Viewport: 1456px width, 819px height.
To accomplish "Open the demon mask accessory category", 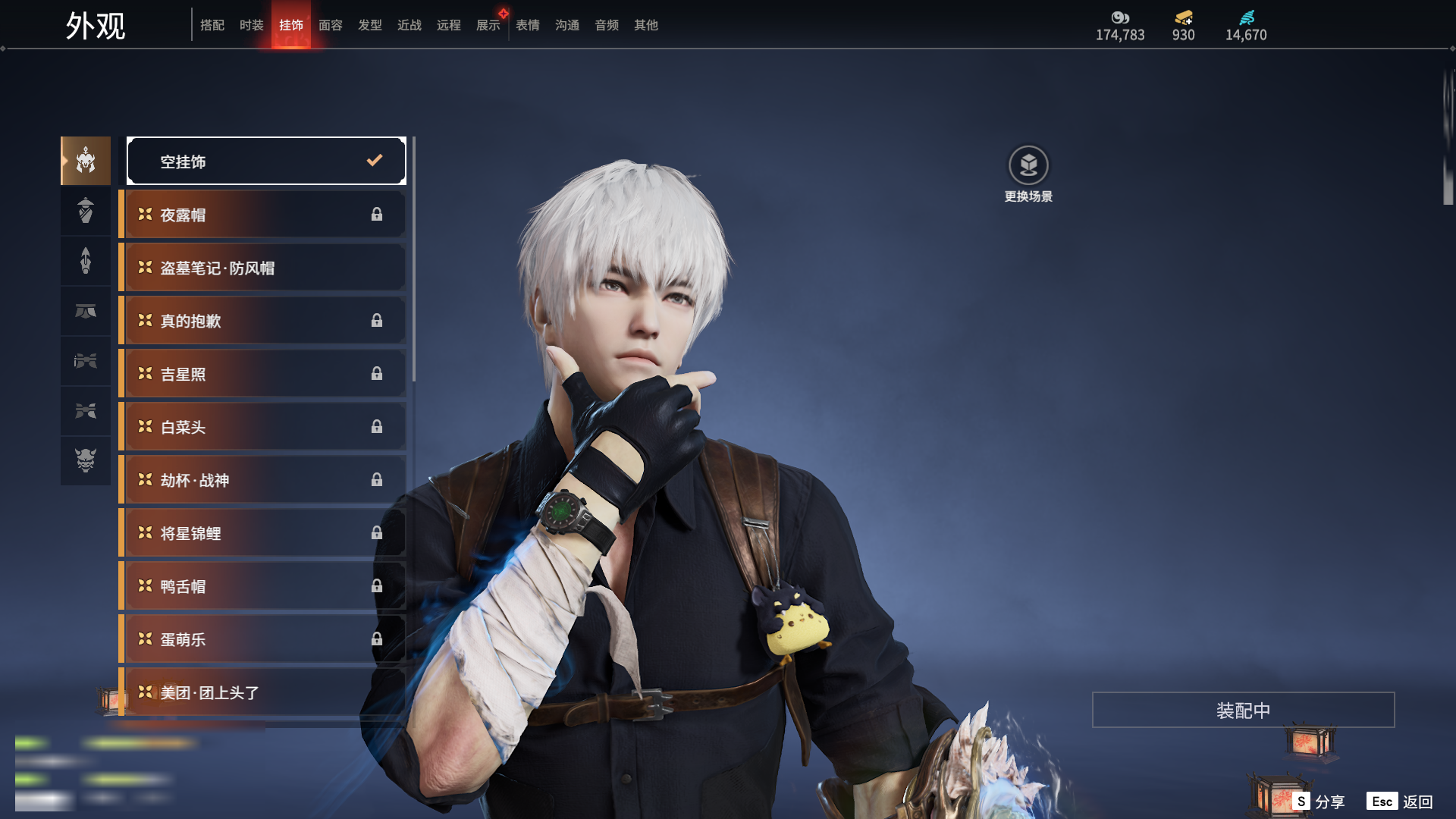I will click(x=86, y=460).
